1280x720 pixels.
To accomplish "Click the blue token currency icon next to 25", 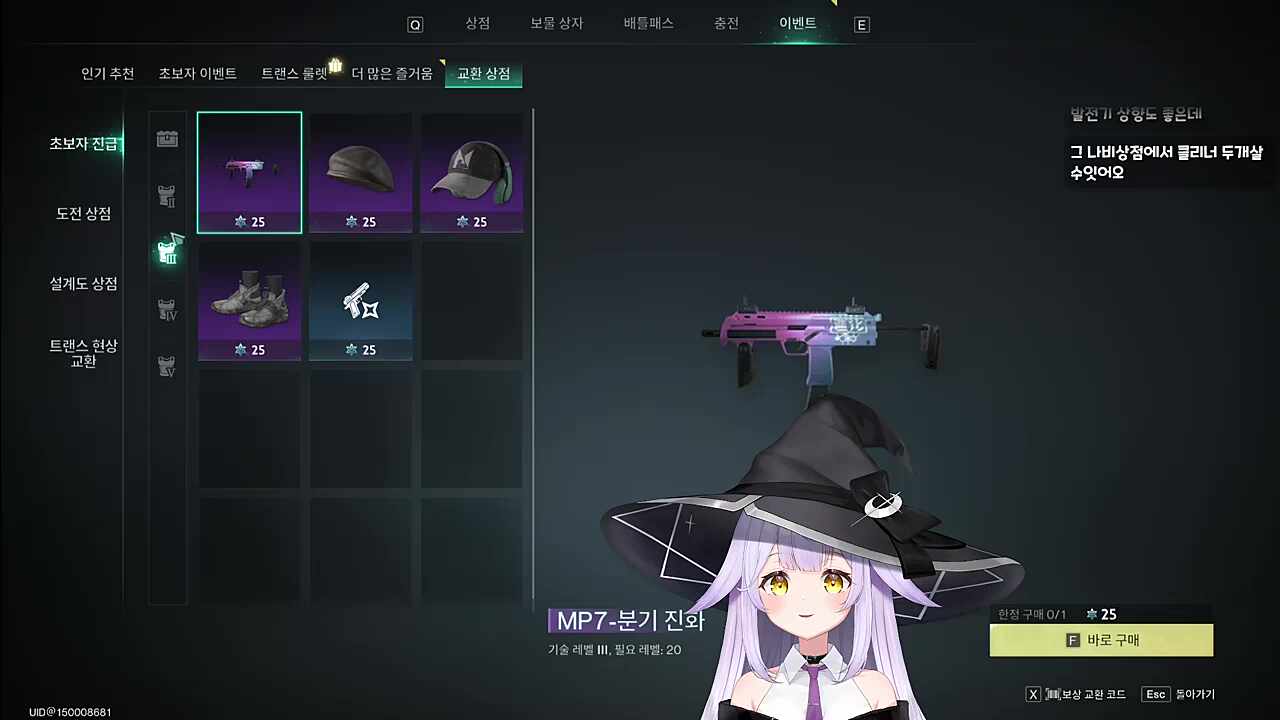I will [1090, 615].
